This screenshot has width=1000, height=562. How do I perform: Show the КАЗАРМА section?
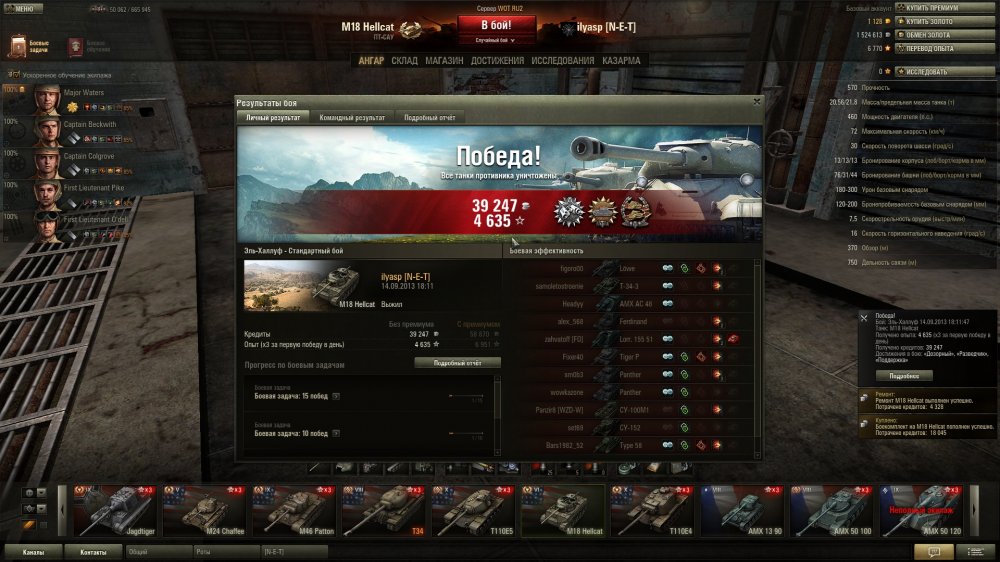tap(621, 61)
